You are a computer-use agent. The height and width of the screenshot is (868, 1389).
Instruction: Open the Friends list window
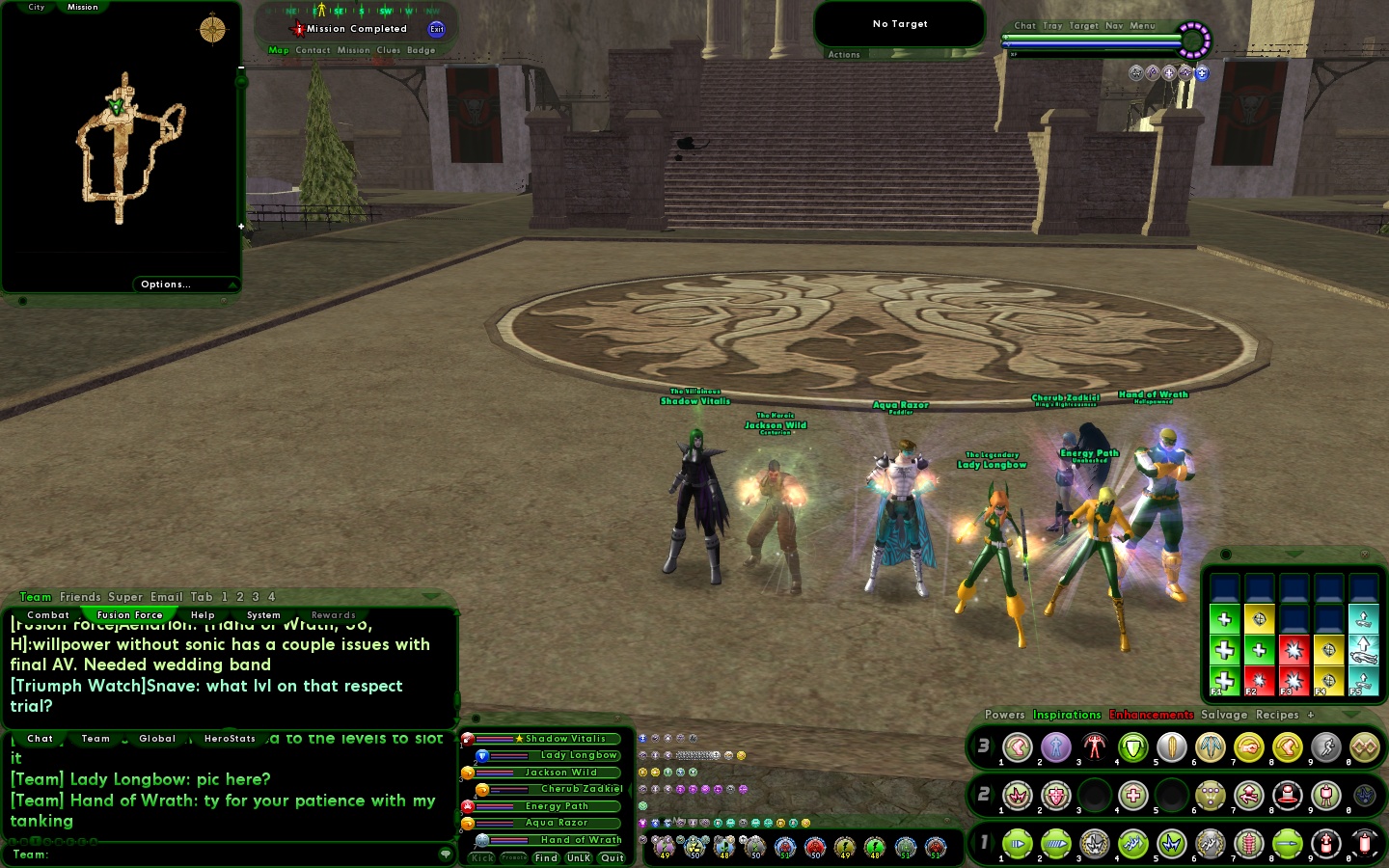click(x=80, y=597)
